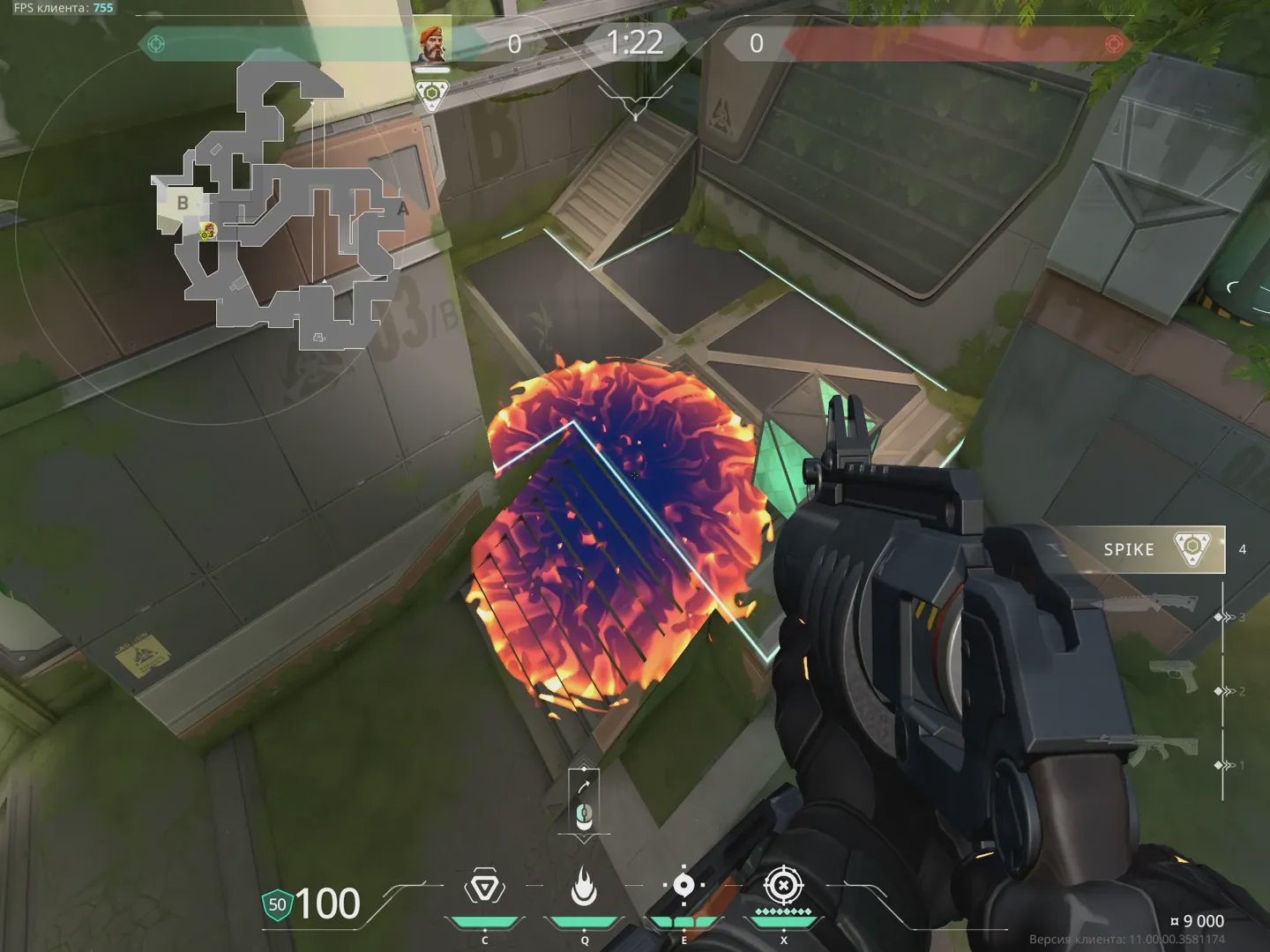Click the B site marker on minimap
1270x952 pixels.
[x=183, y=203]
